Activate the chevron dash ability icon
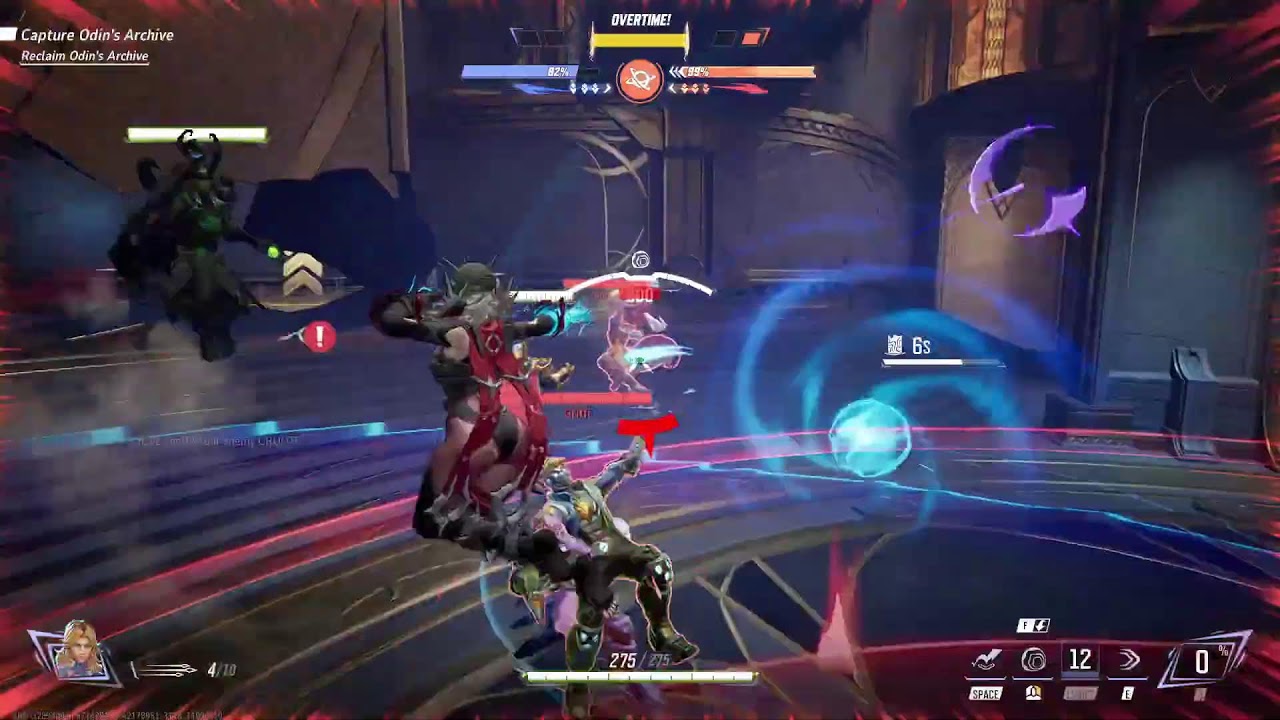 coord(1130,660)
